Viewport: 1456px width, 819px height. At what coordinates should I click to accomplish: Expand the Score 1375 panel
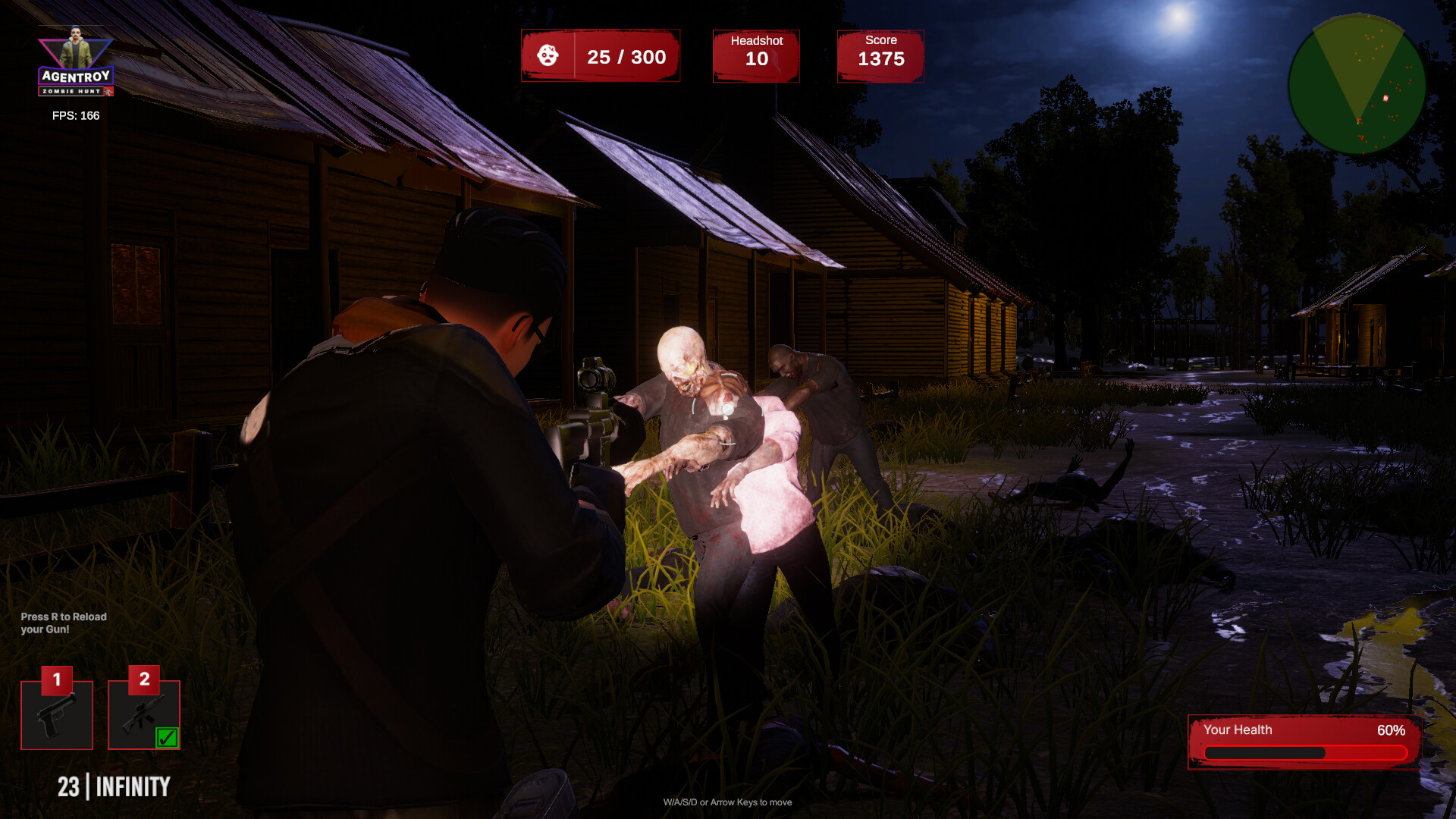point(880,55)
